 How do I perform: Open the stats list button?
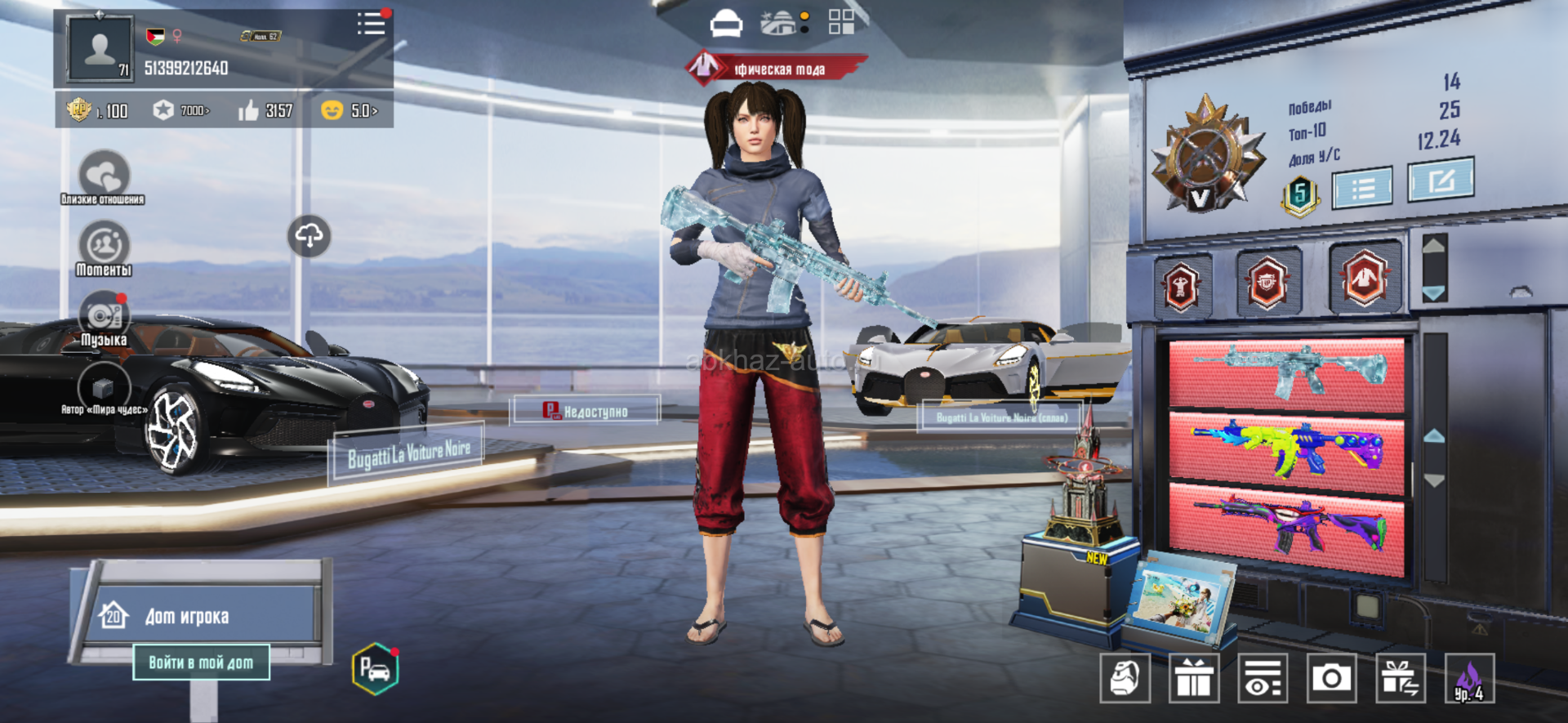pos(1362,190)
